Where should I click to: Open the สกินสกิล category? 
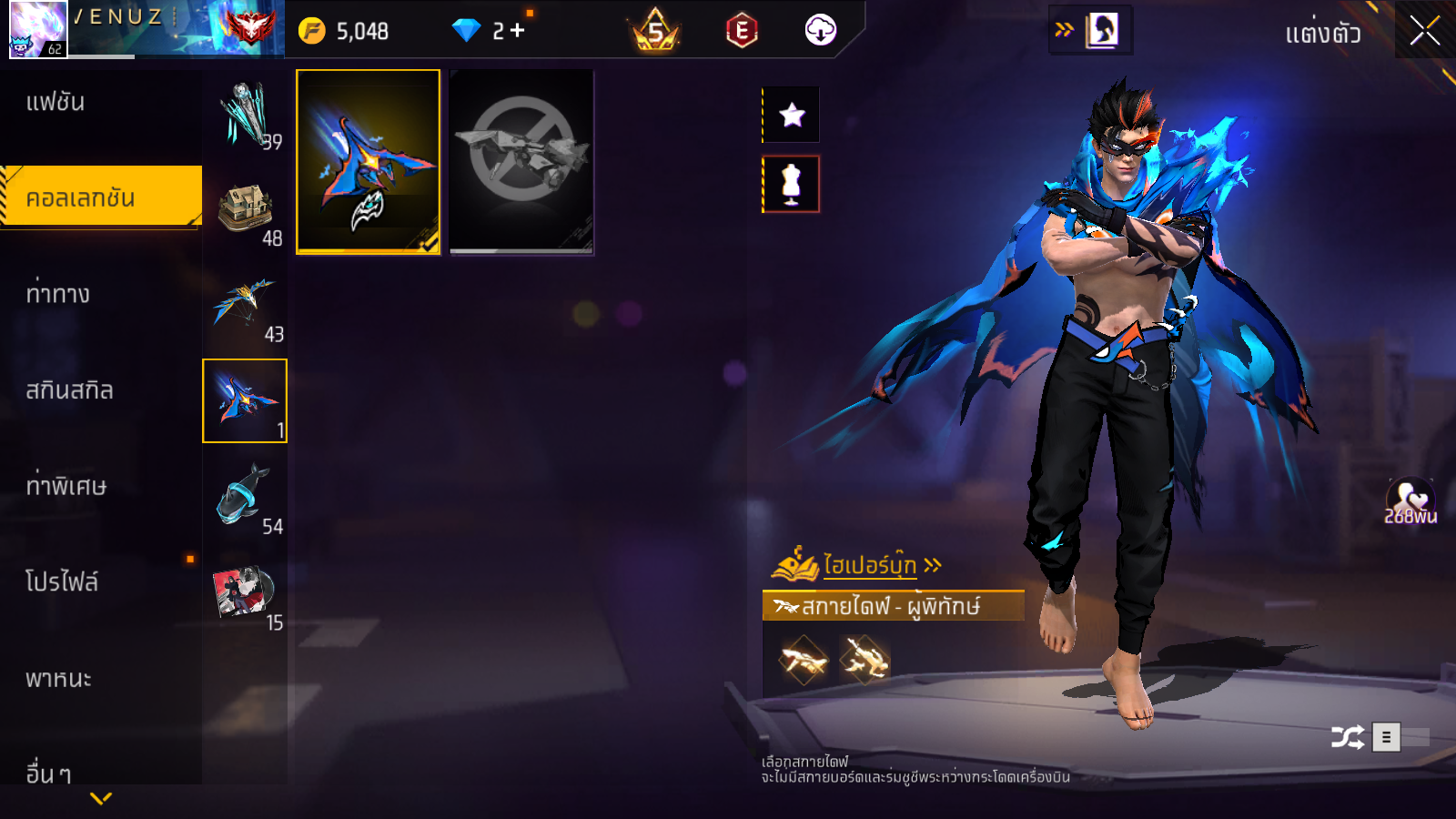click(69, 390)
